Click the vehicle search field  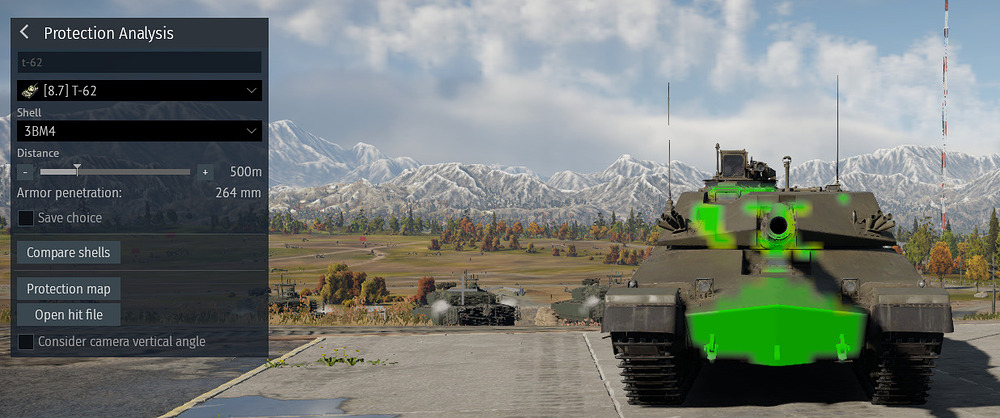click(139, 62)
